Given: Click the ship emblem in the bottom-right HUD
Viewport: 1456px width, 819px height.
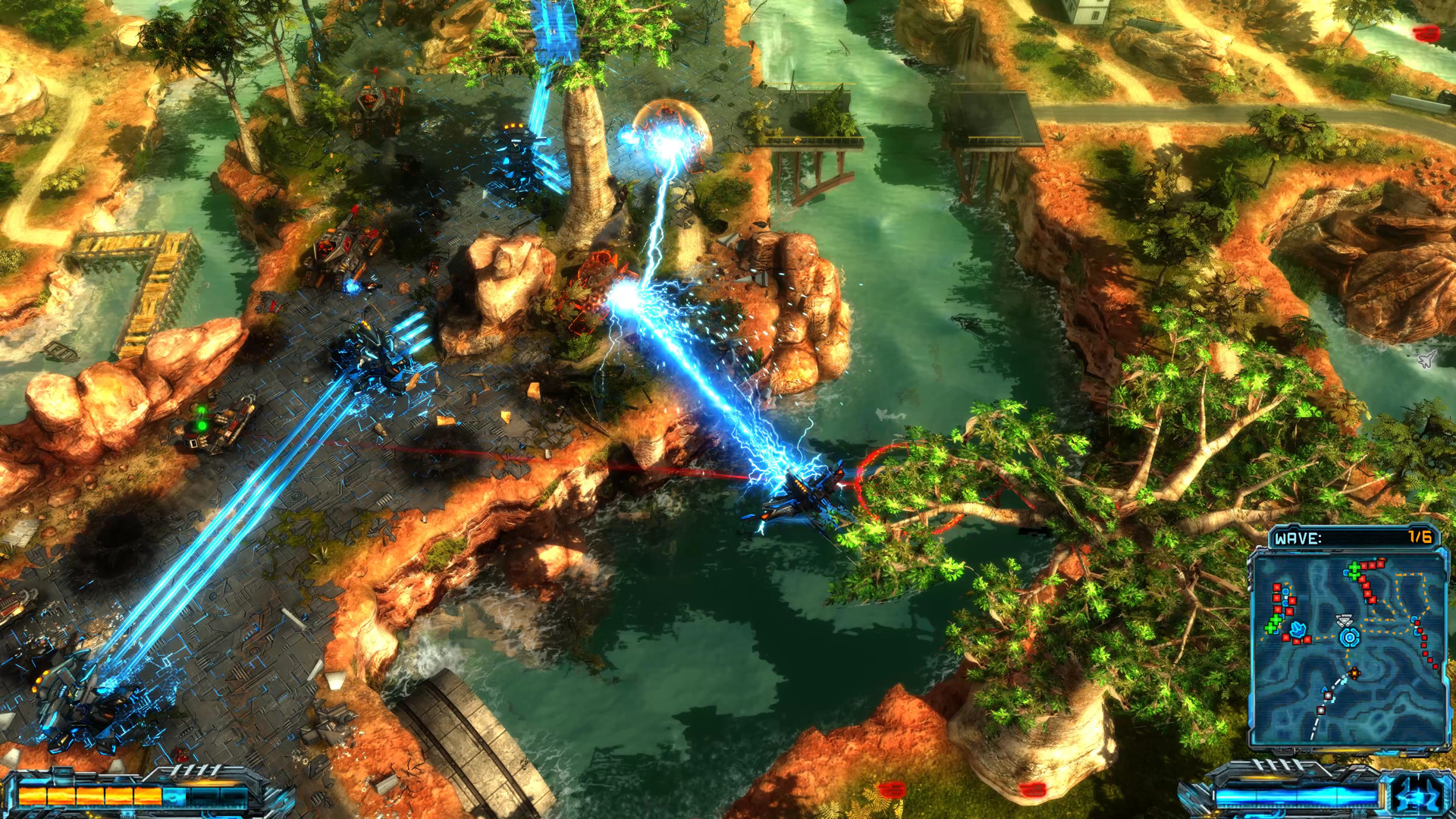Looking at the screenshot, I should tap(1419, 795).
